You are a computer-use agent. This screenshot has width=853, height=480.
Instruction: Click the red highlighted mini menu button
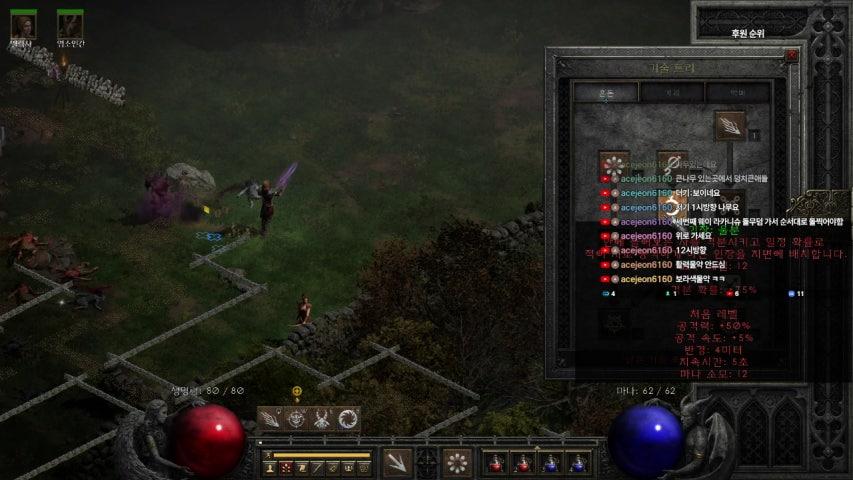[286, 467]
